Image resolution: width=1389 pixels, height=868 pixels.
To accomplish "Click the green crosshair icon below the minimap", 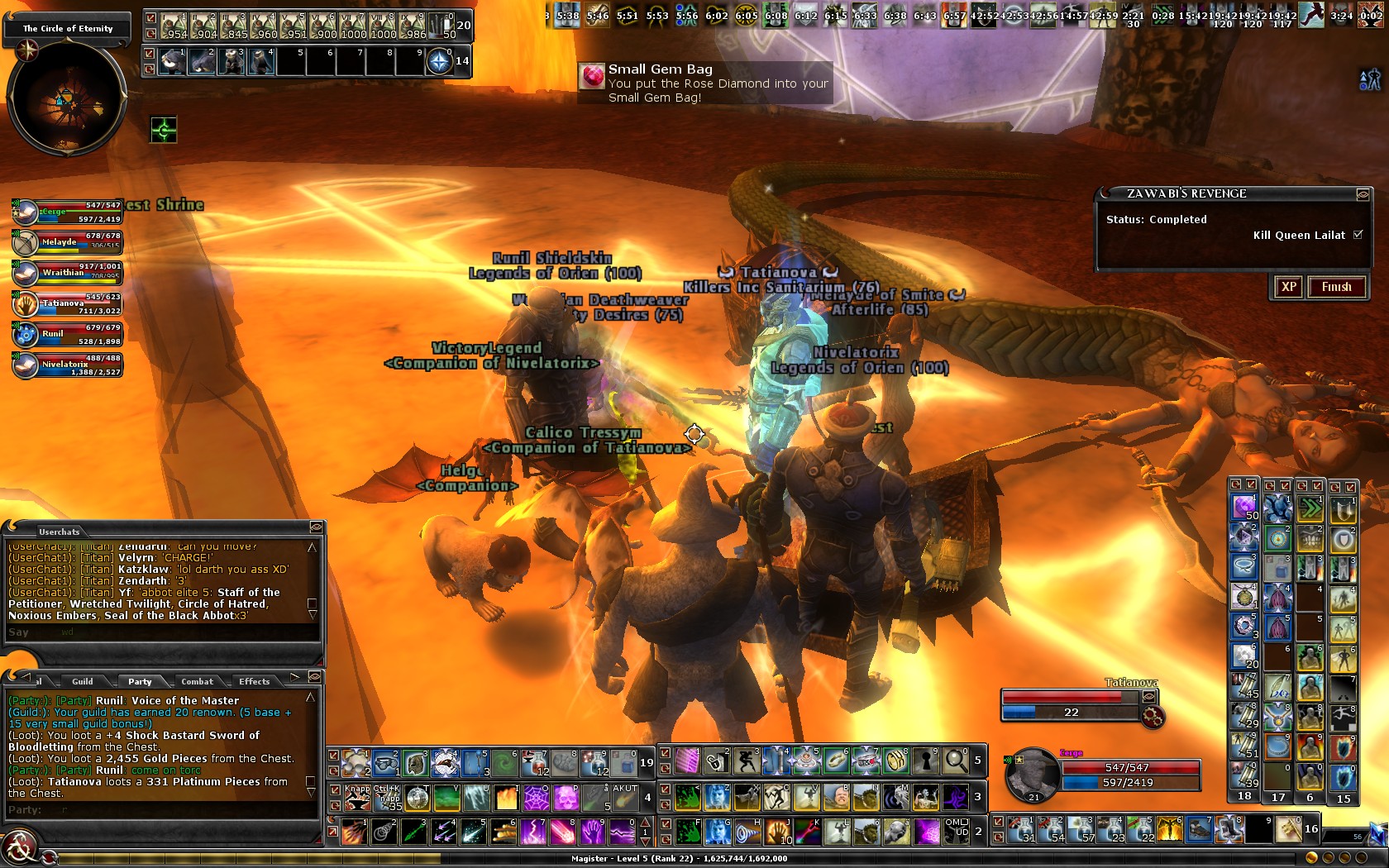I will [x=164, y=130].
